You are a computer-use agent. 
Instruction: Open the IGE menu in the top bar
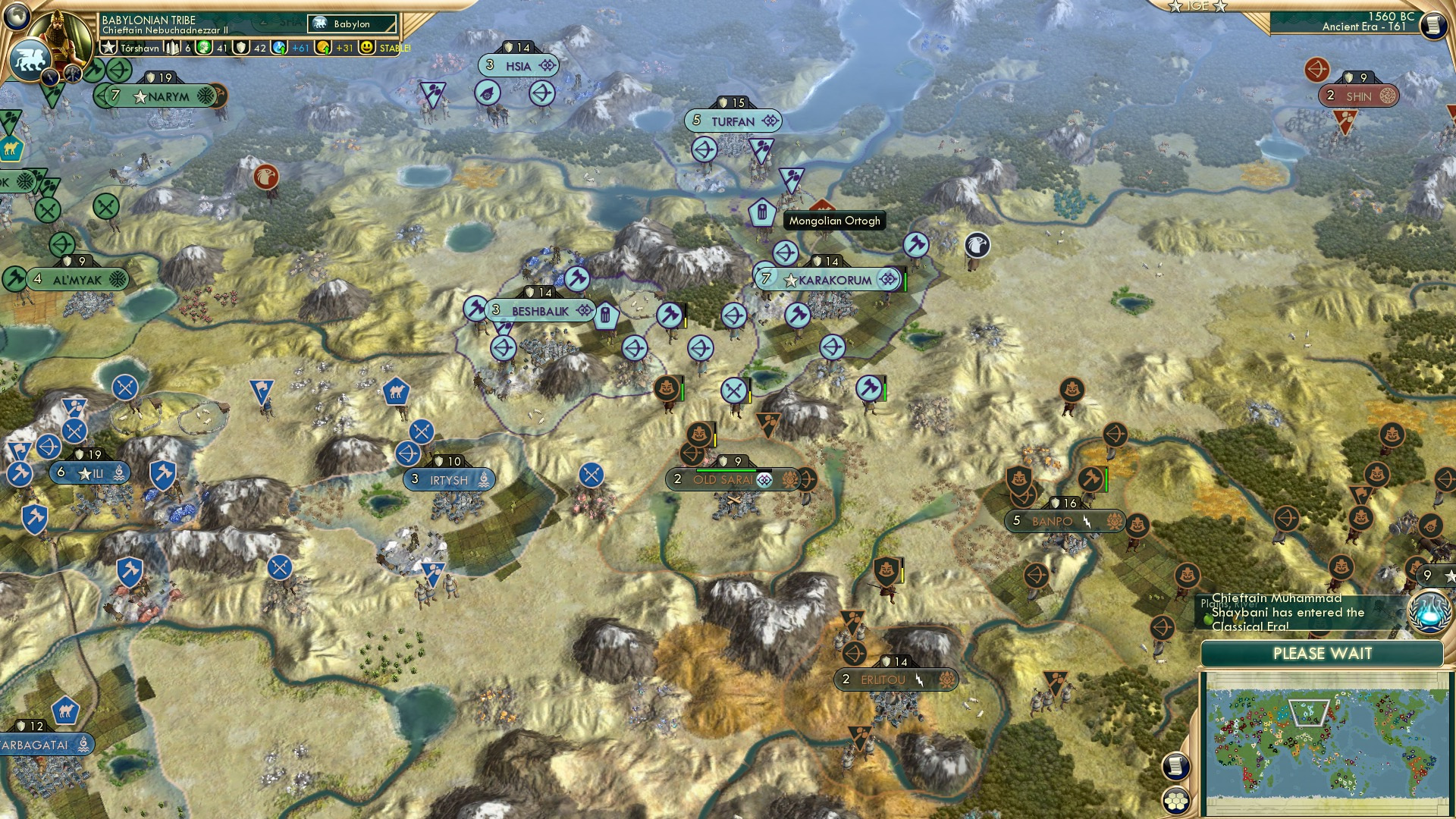pos(1197,6)
